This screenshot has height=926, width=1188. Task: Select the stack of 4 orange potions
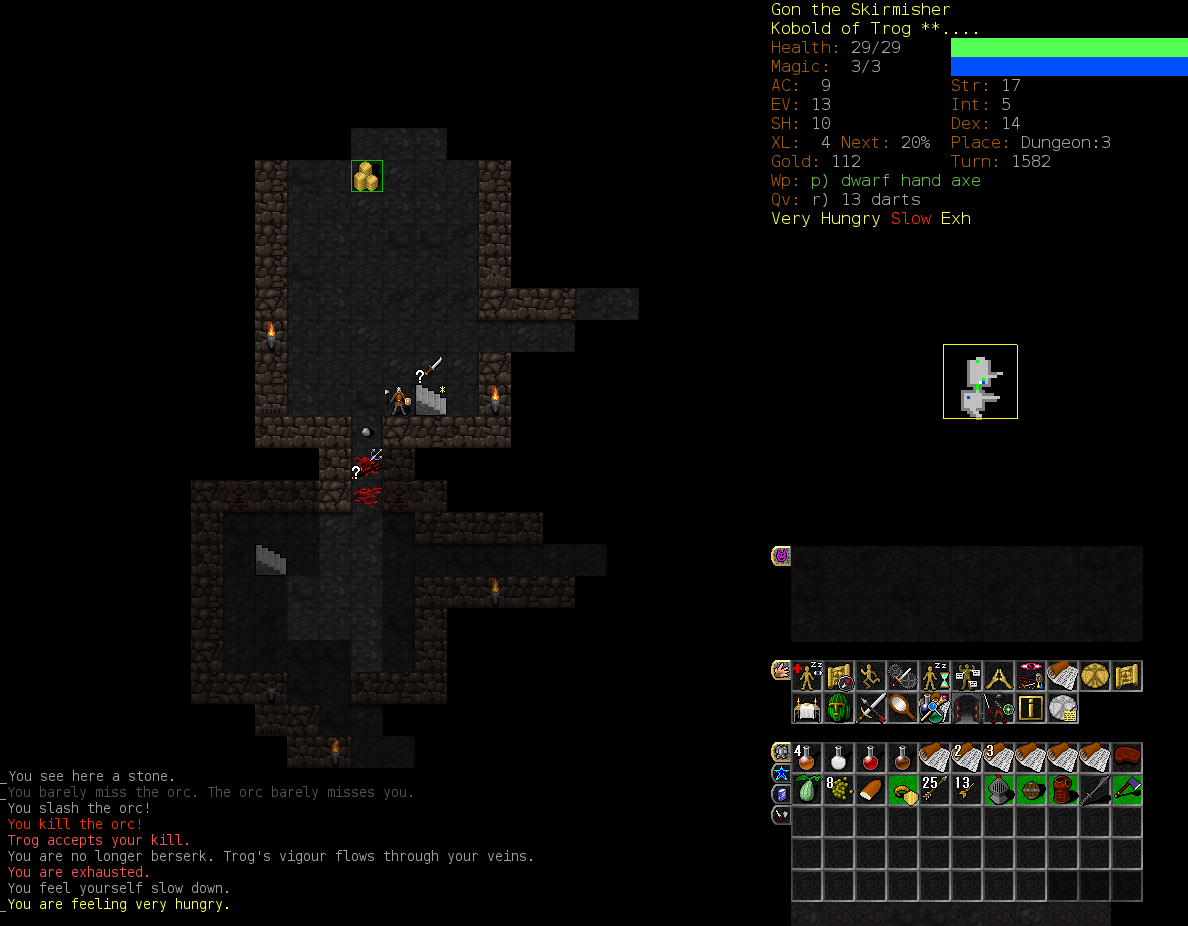click(x=807, y=758)
